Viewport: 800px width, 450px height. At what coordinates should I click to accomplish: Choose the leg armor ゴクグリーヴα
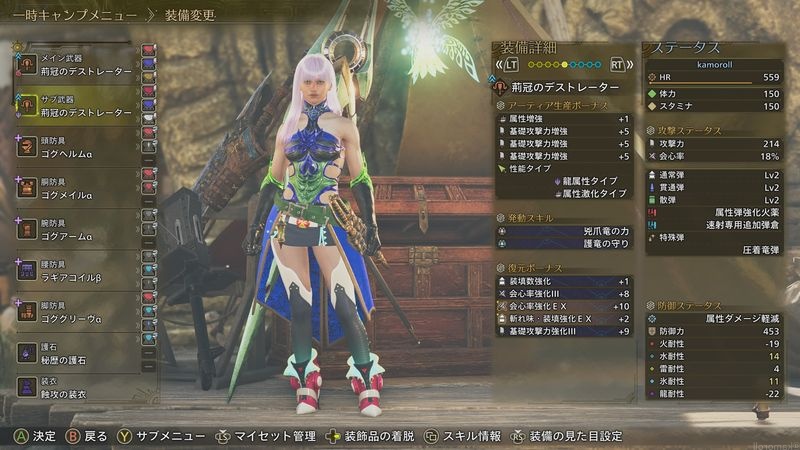pos(75,313)
